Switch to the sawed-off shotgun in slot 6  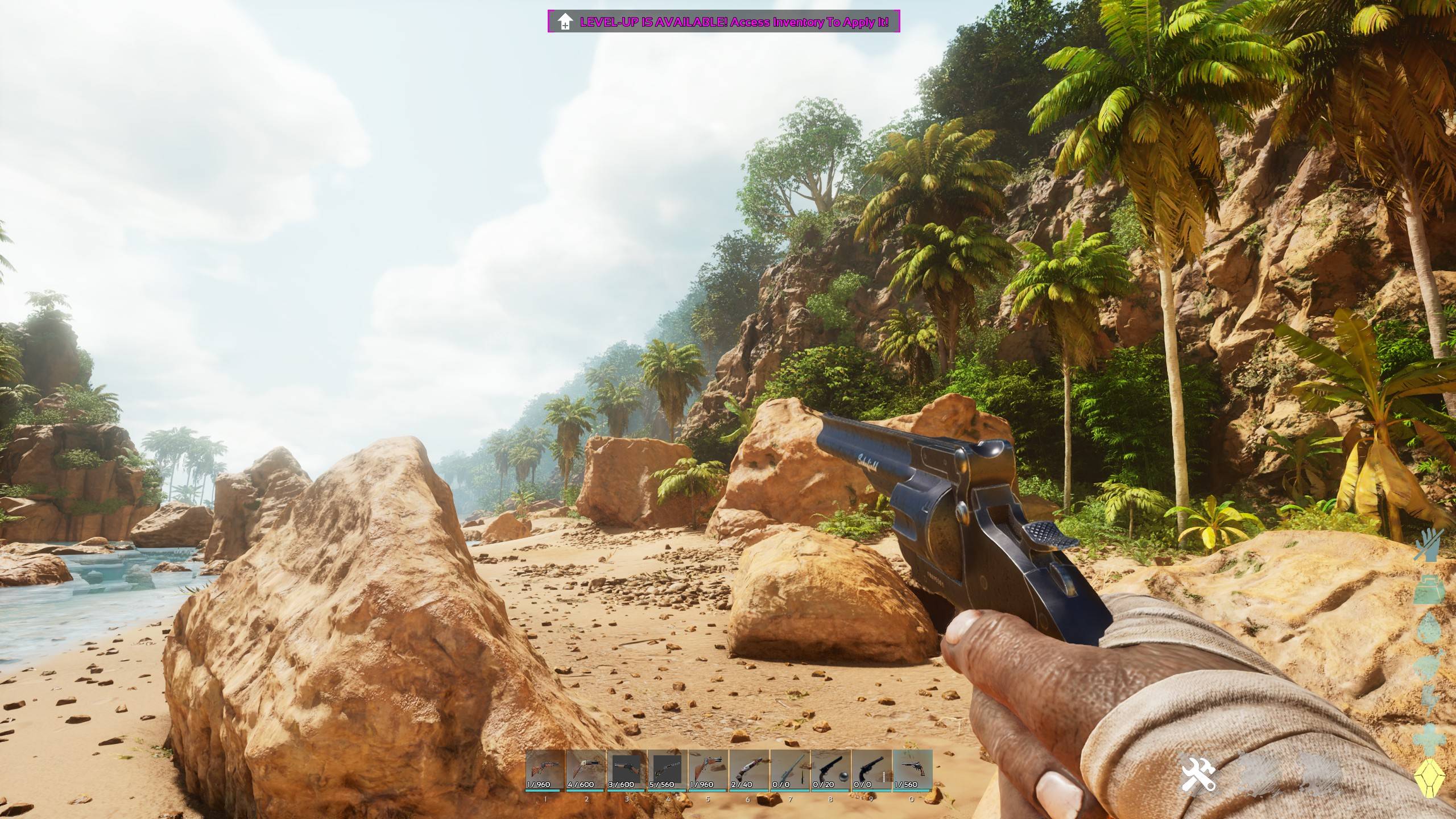tap(749, 770)
